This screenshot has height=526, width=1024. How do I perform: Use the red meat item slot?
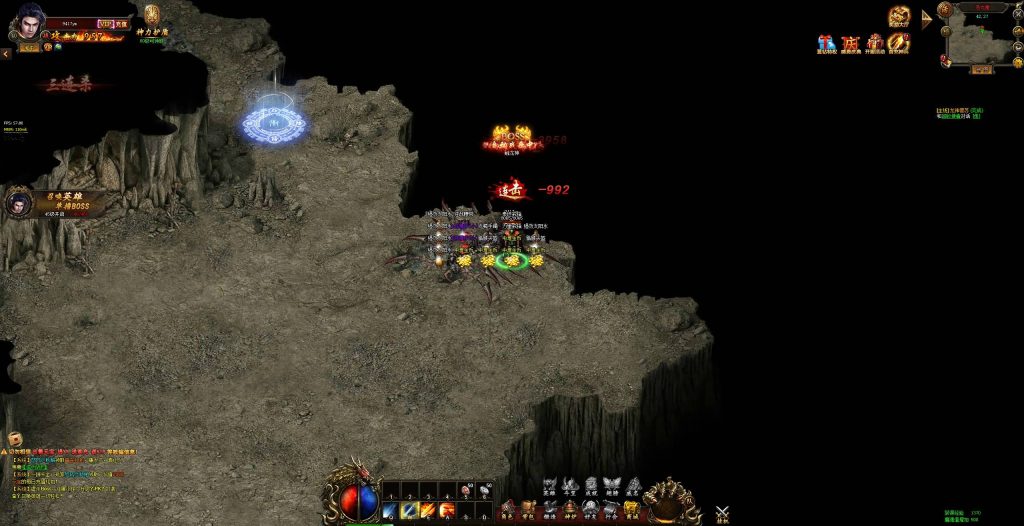[466, 491]
